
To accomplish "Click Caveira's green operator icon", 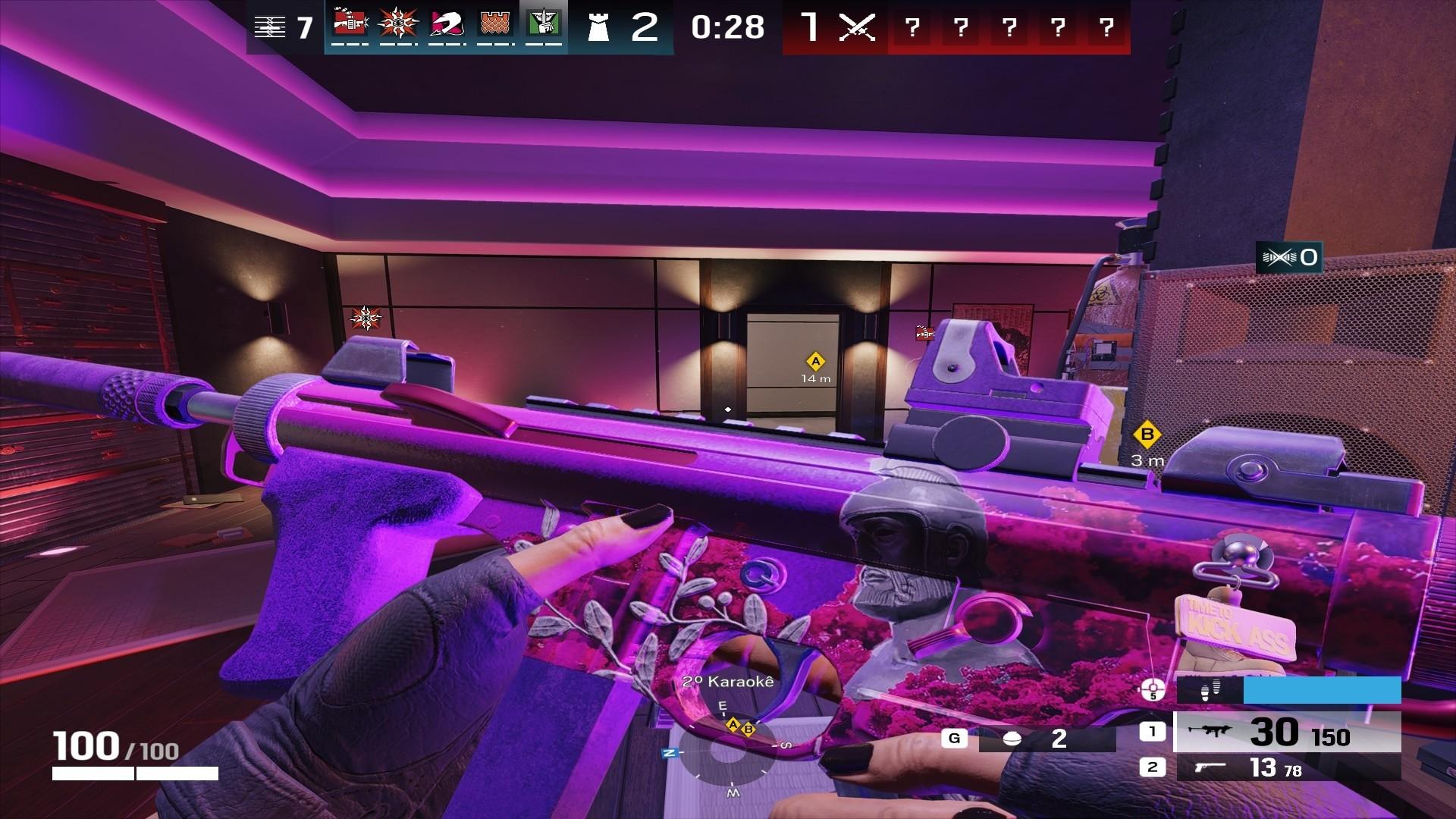I will [x=543, y=24].
